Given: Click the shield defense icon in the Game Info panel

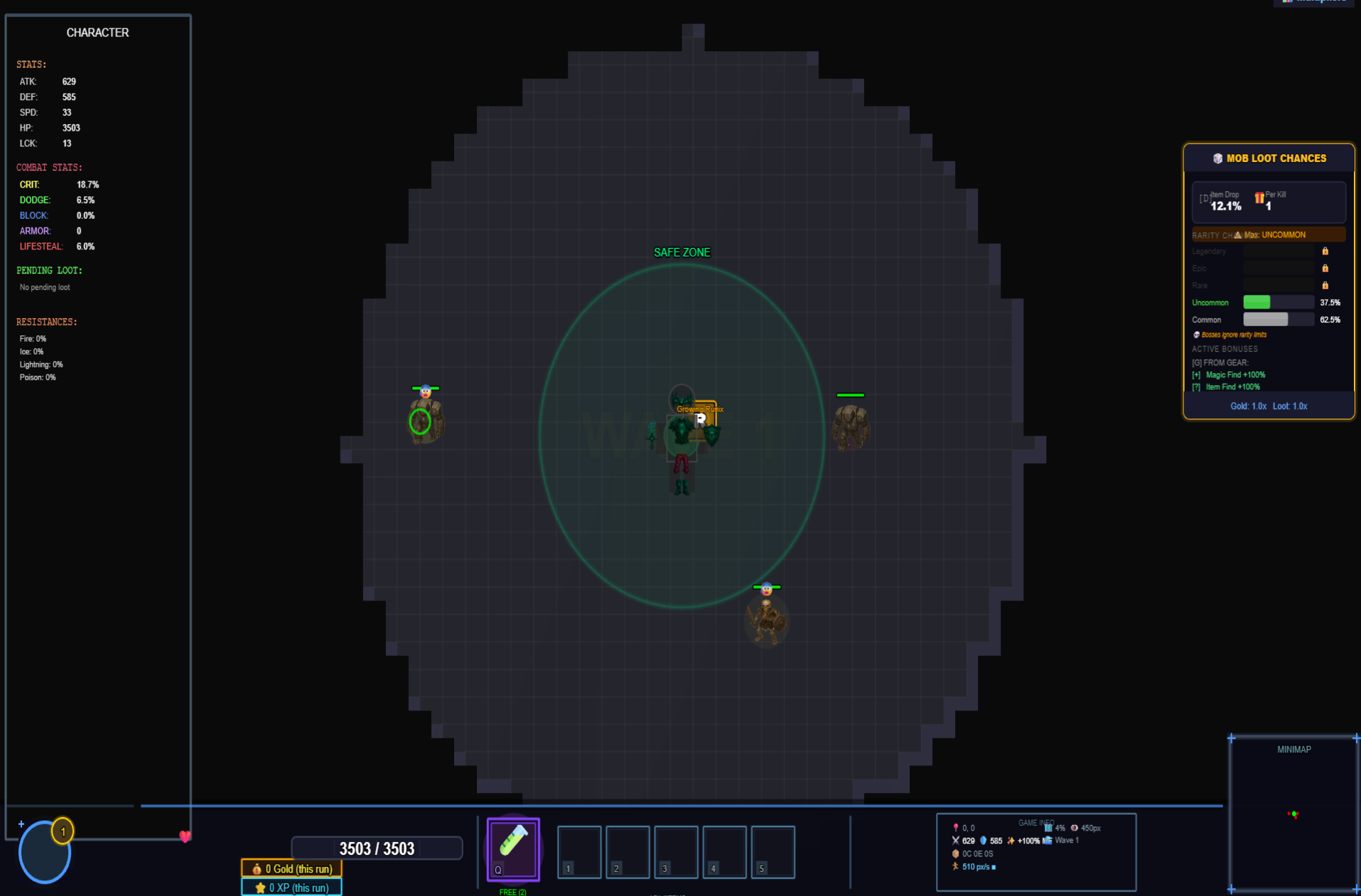Looking at the screenshot, I should click(x=984, y=841).
